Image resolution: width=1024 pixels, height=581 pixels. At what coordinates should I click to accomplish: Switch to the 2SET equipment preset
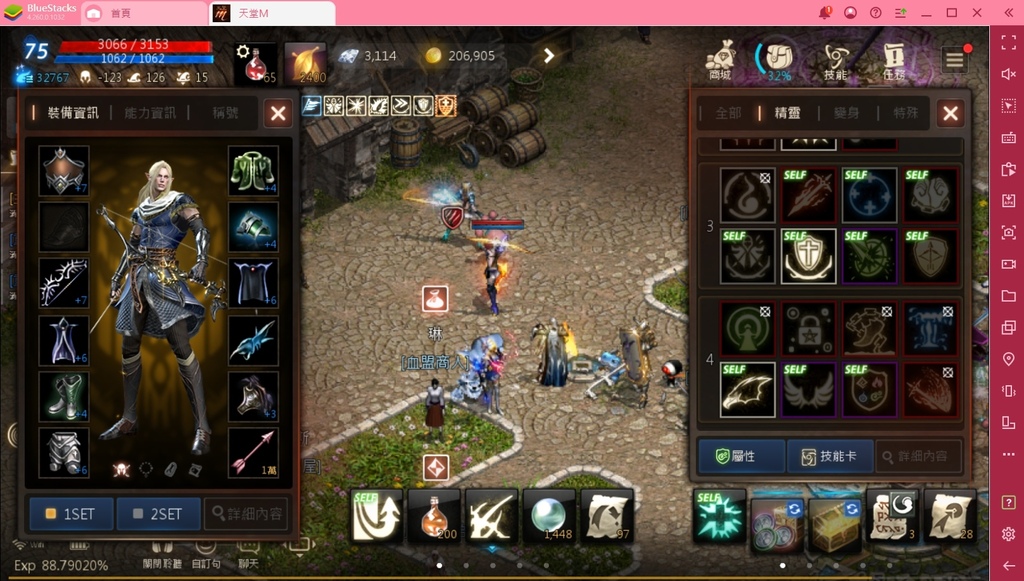(158, 514)
